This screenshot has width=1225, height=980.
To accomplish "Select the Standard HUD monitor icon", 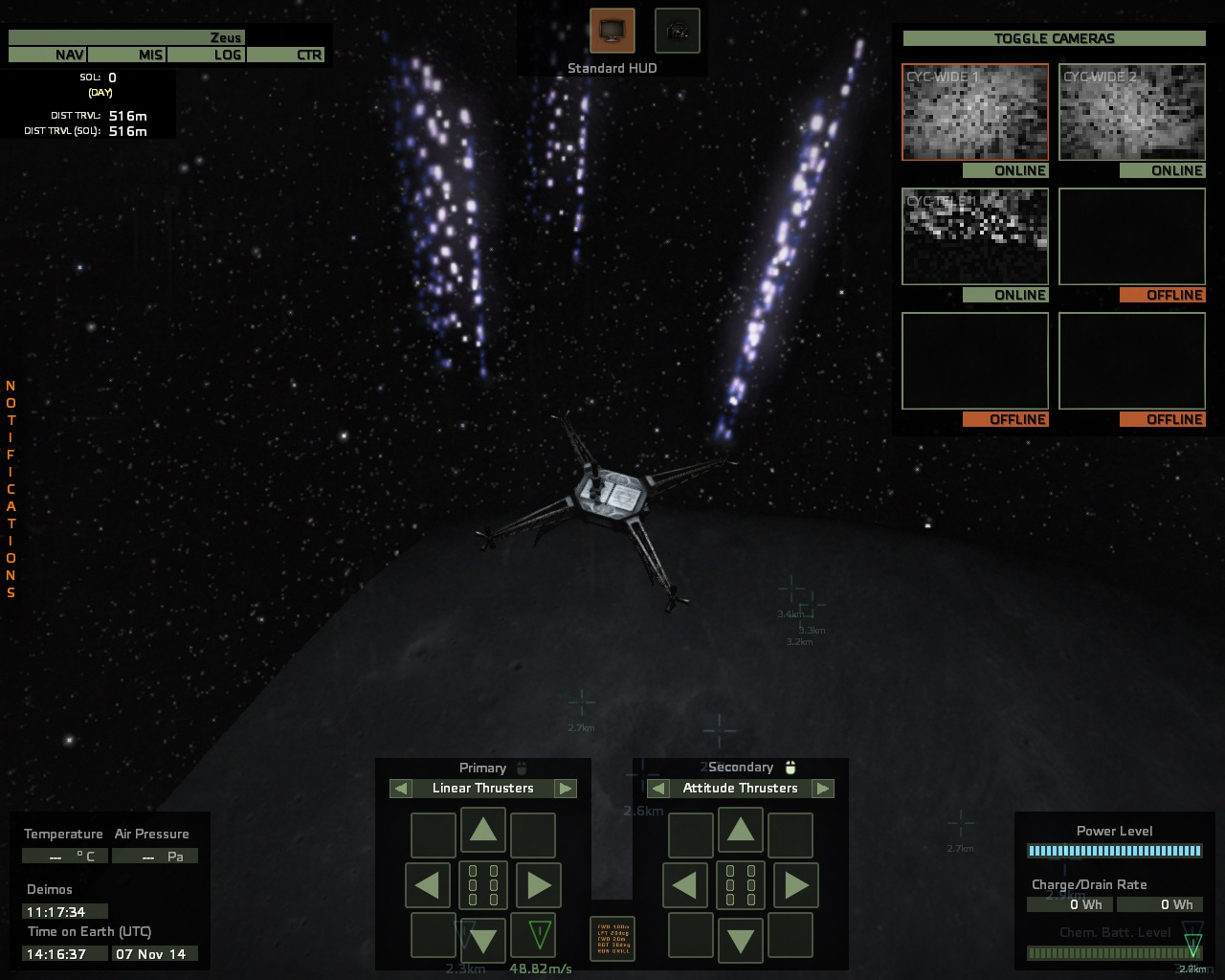I will 612,32.
